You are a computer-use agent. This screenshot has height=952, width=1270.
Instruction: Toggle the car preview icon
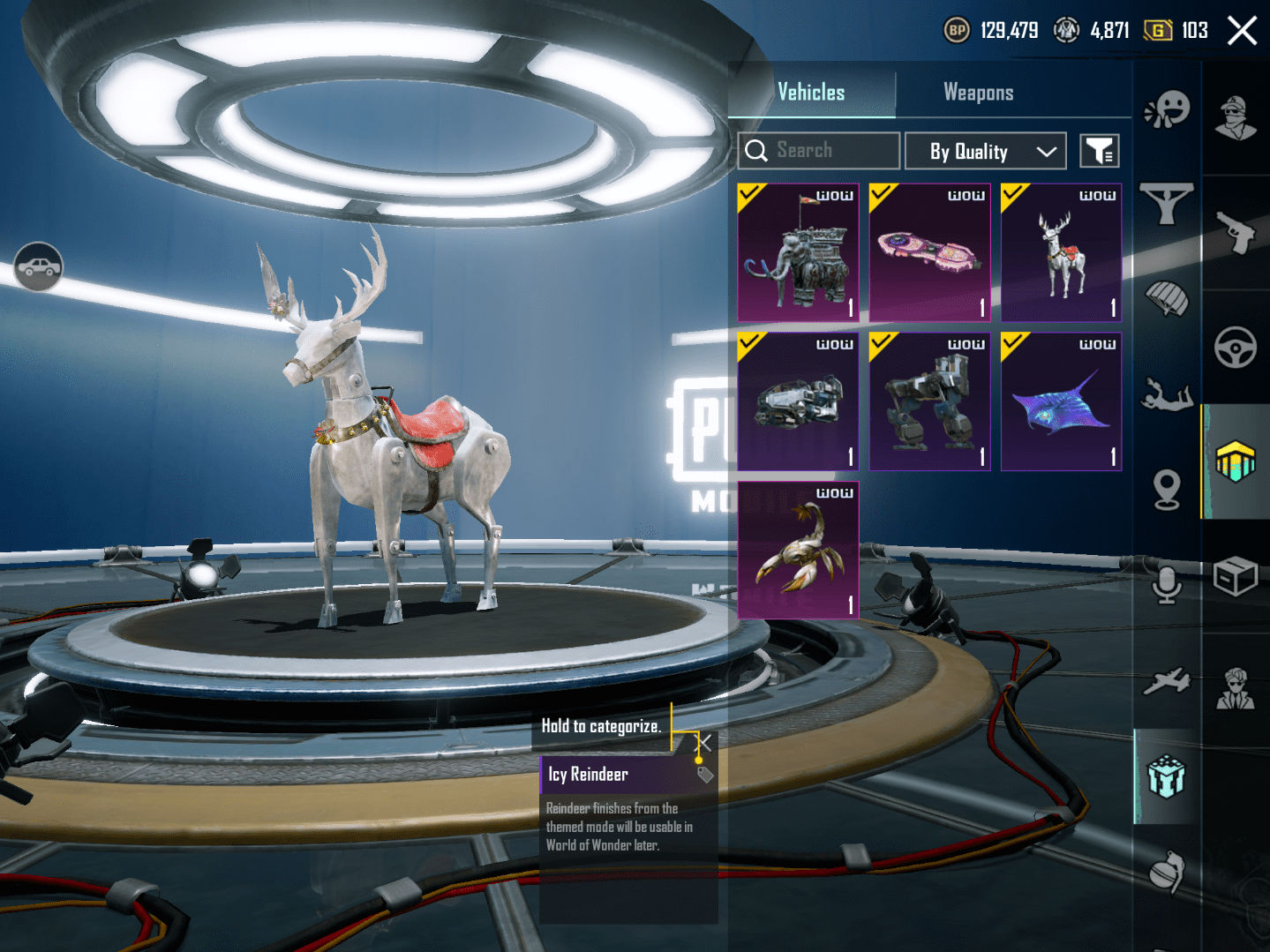pos(38,266)
